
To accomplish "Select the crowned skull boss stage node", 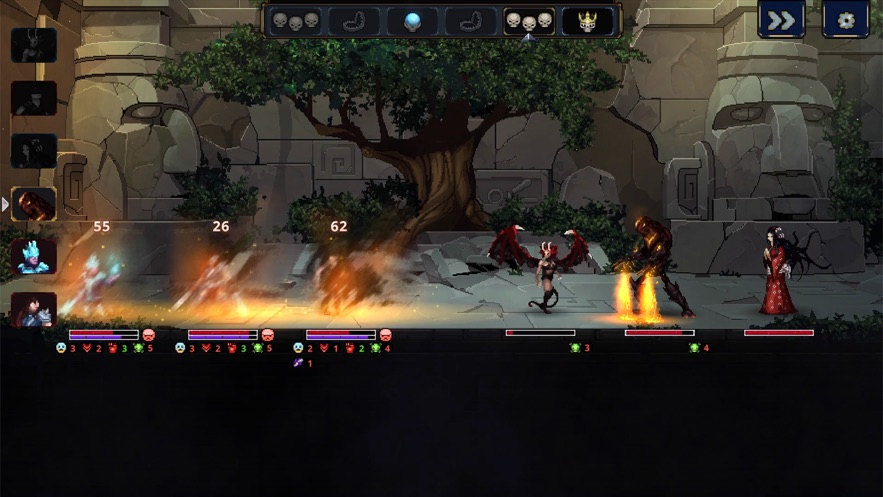I will [x=587, y=21].
